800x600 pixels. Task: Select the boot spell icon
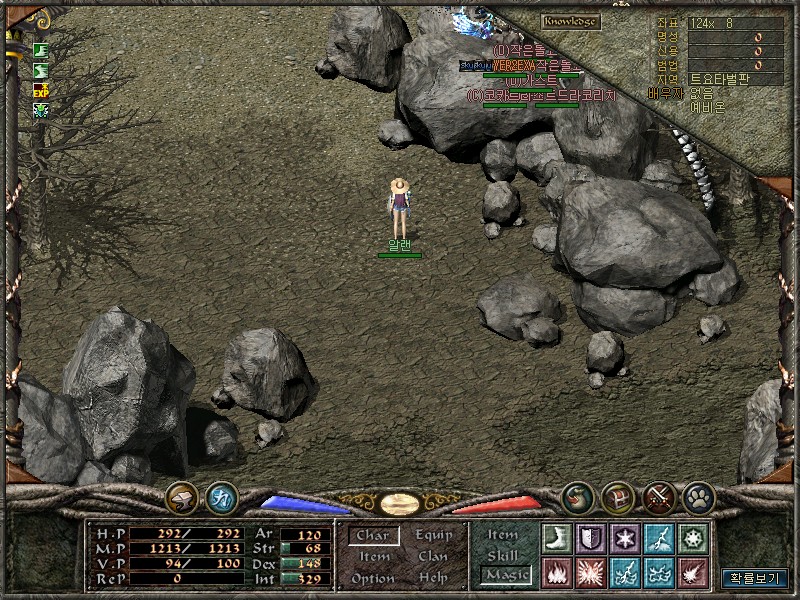point(556,538)
